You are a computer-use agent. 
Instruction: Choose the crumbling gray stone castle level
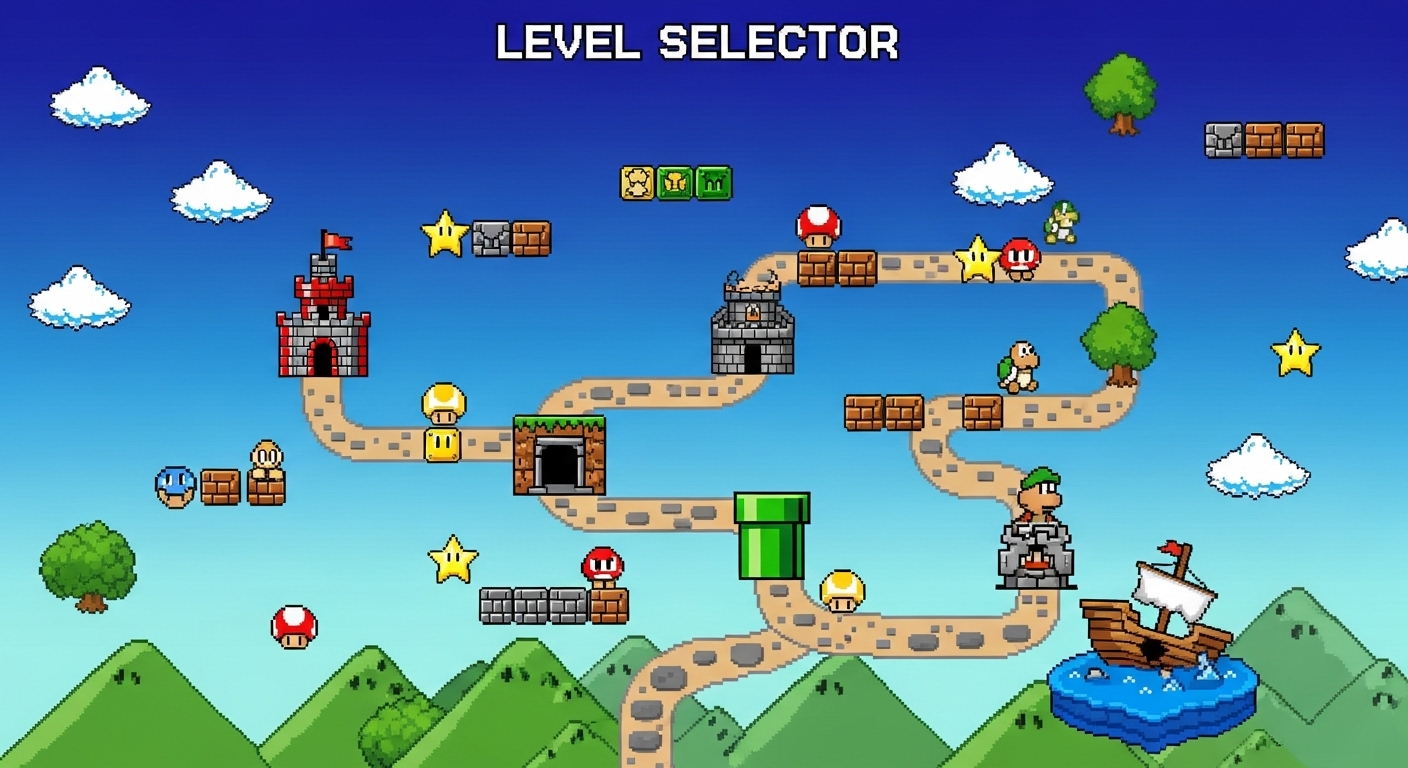click(x=752, y=331)
